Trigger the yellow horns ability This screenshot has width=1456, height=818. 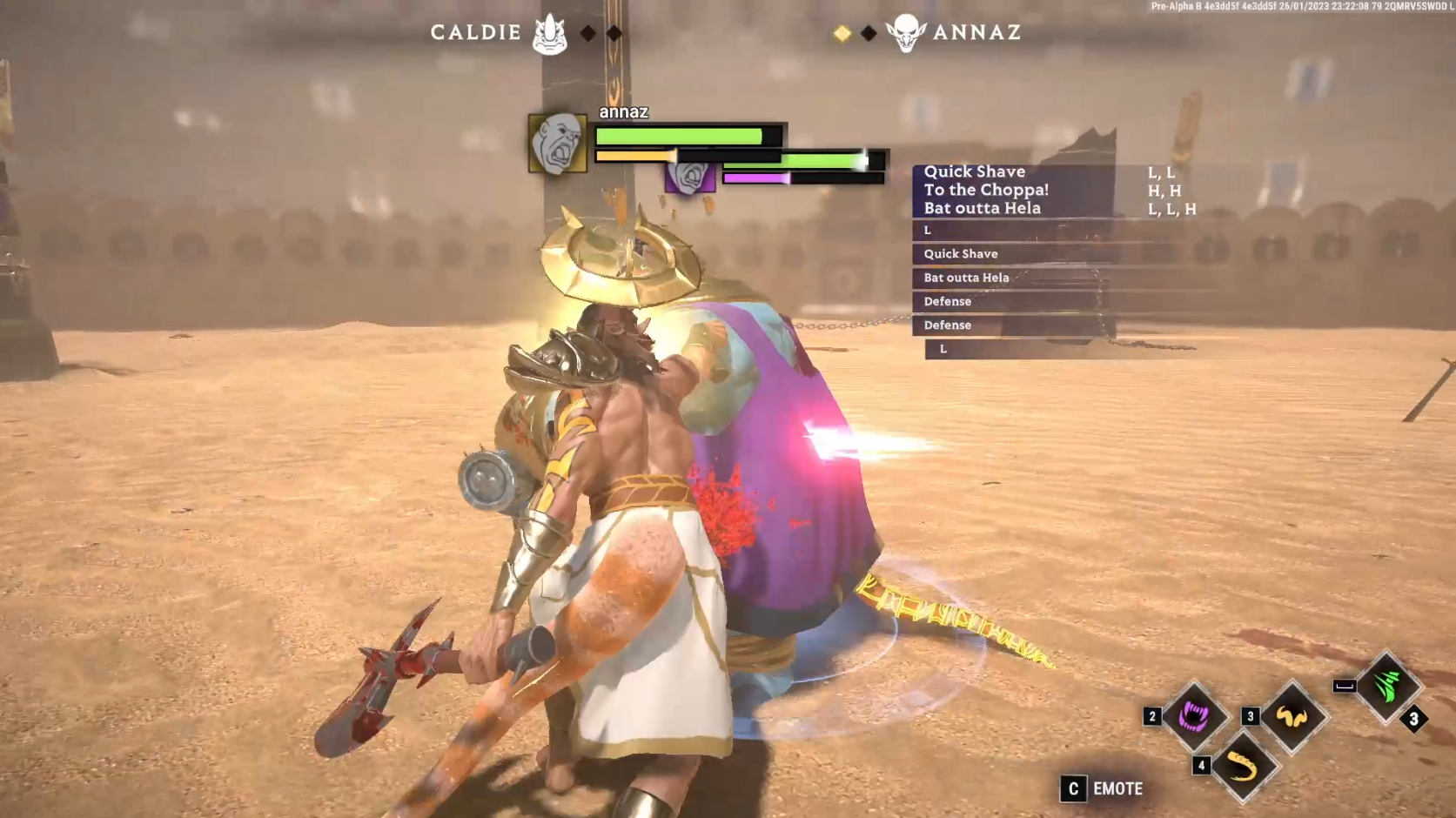(1292, 716)
